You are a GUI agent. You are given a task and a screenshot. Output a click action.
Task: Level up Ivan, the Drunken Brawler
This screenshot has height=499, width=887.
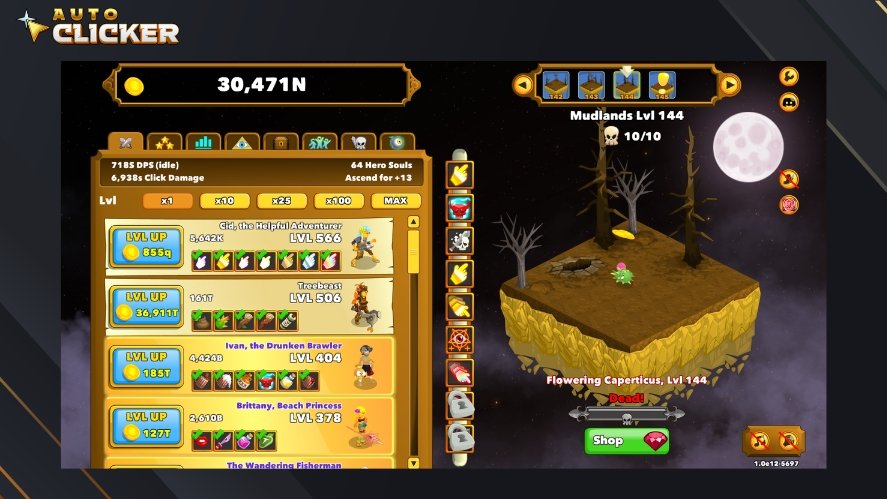point(149,364)
